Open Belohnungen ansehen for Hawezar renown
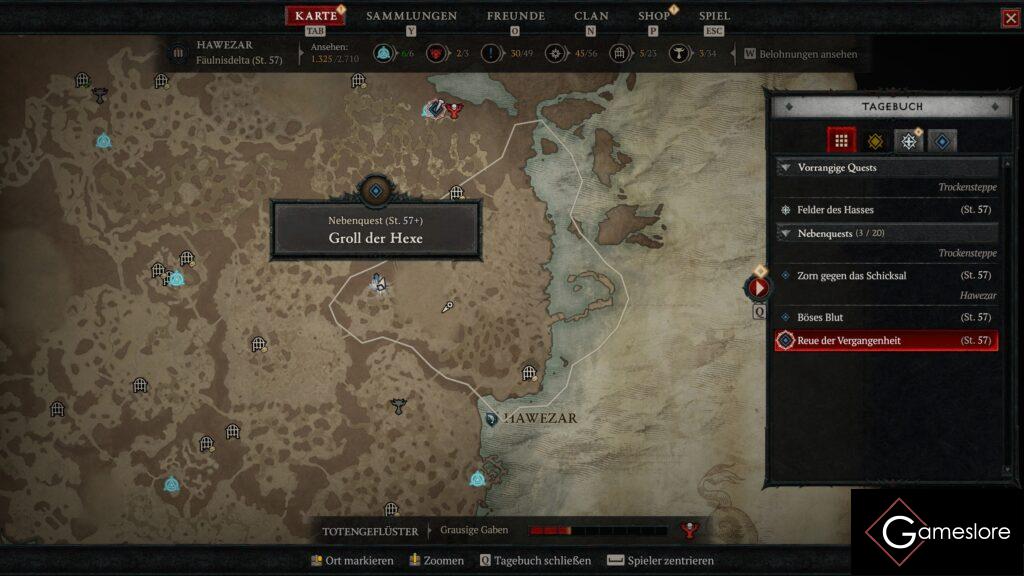Image resolution: width=1024 pixels, height=576 pixels. pyautogui.click(x=800, y=54)
